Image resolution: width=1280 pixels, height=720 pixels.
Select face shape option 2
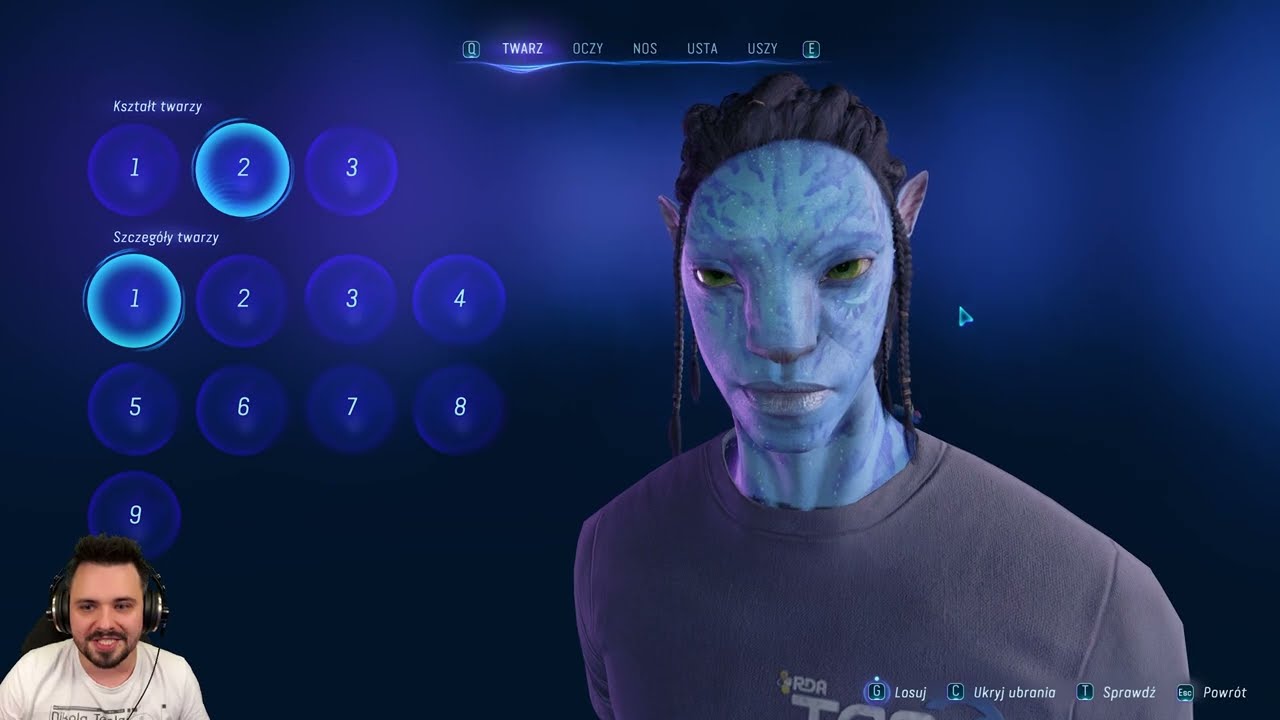pyautogui.click(x=242, y=168)
